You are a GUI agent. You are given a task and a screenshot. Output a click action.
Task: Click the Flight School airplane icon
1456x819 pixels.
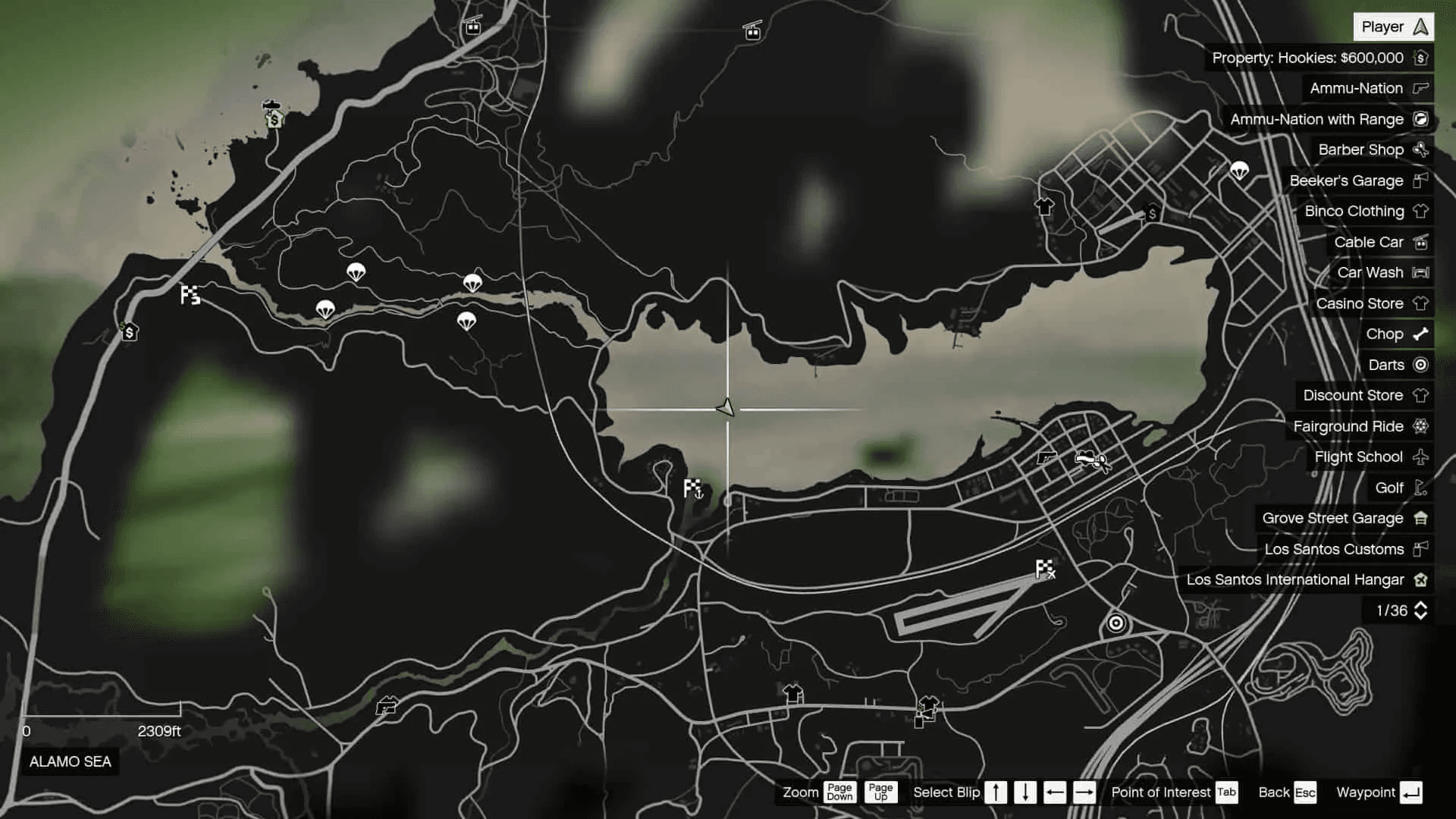[x=1421, y=457]
